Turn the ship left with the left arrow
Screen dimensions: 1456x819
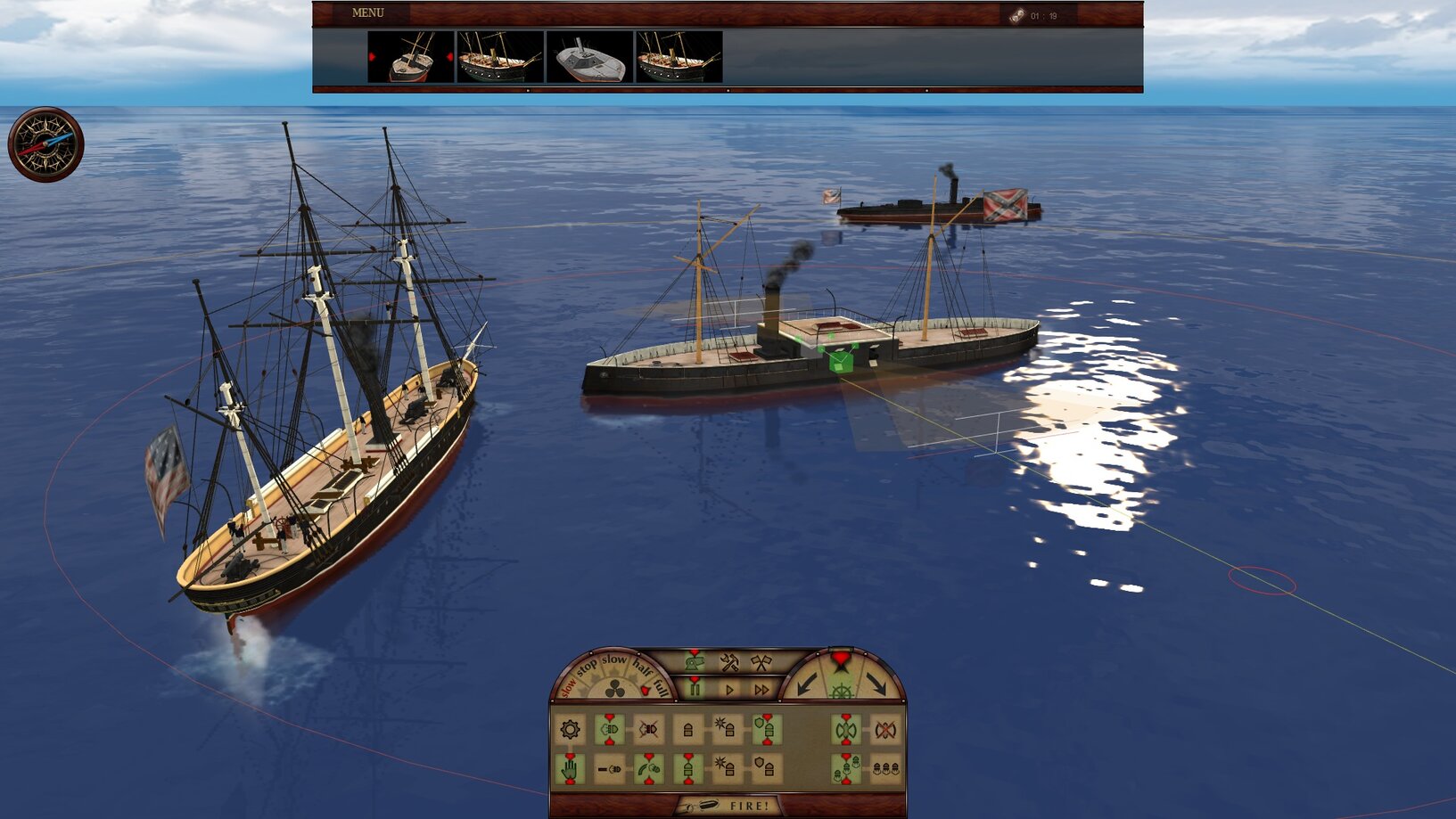pos(807,684)
